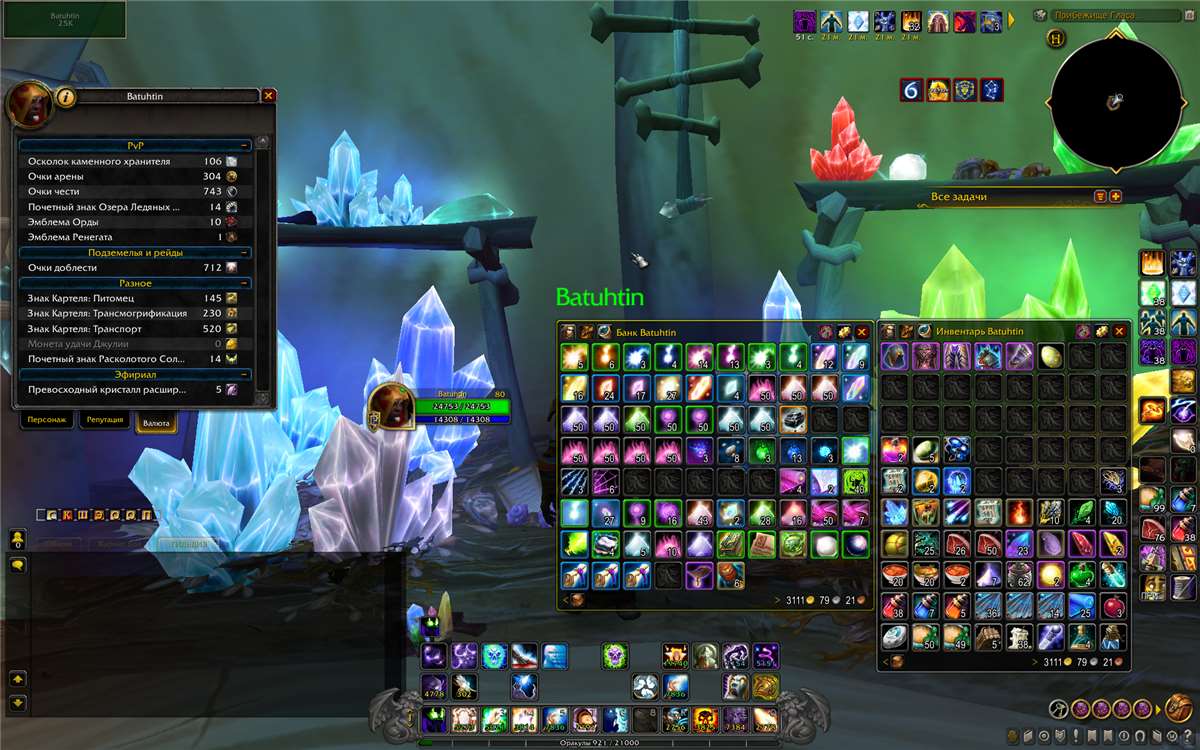Click the minimap
1200x750 pixels.
pyautogui.click(x=1115, y=105)
